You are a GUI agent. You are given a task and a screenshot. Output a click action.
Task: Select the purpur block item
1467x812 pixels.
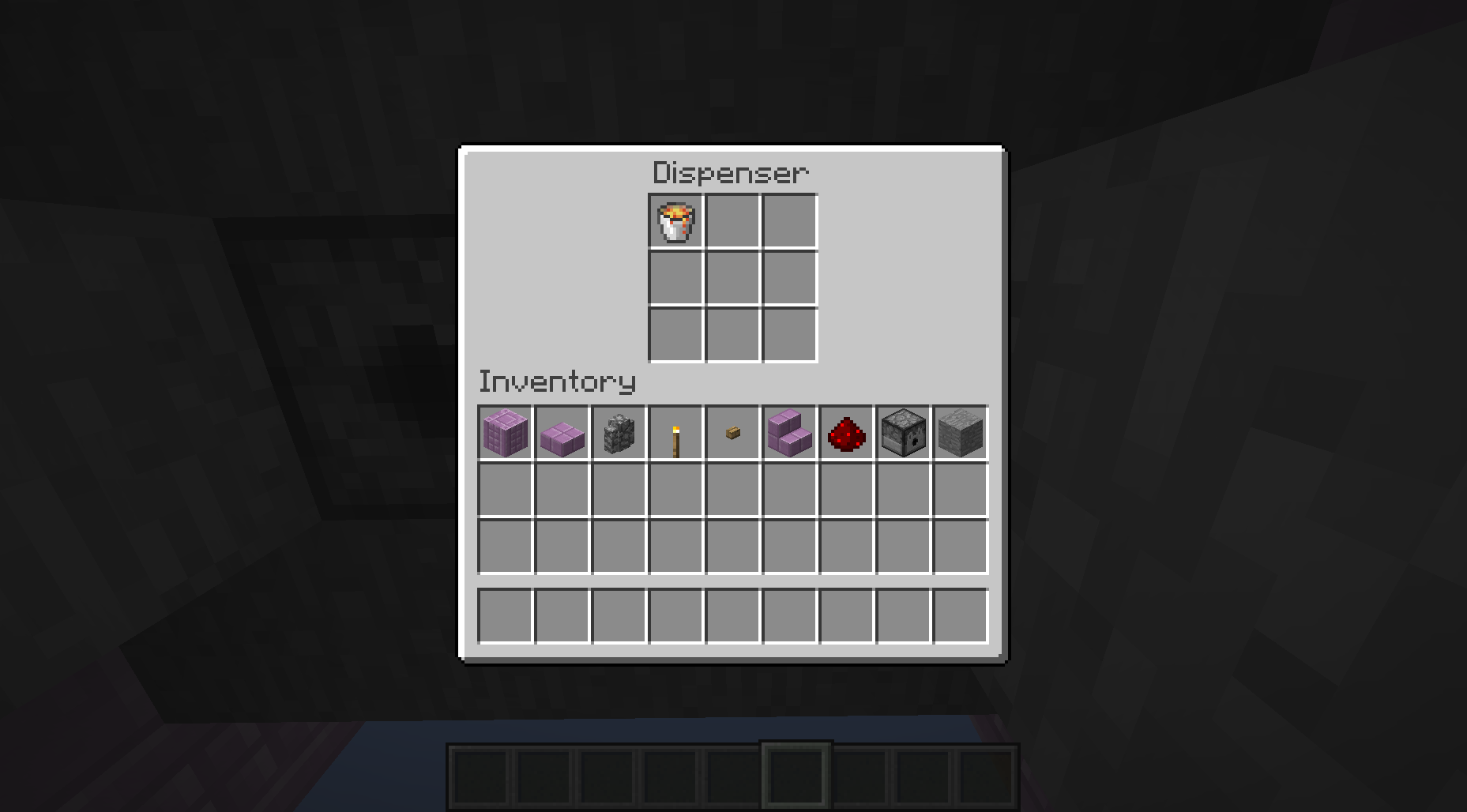click(505, 433)
